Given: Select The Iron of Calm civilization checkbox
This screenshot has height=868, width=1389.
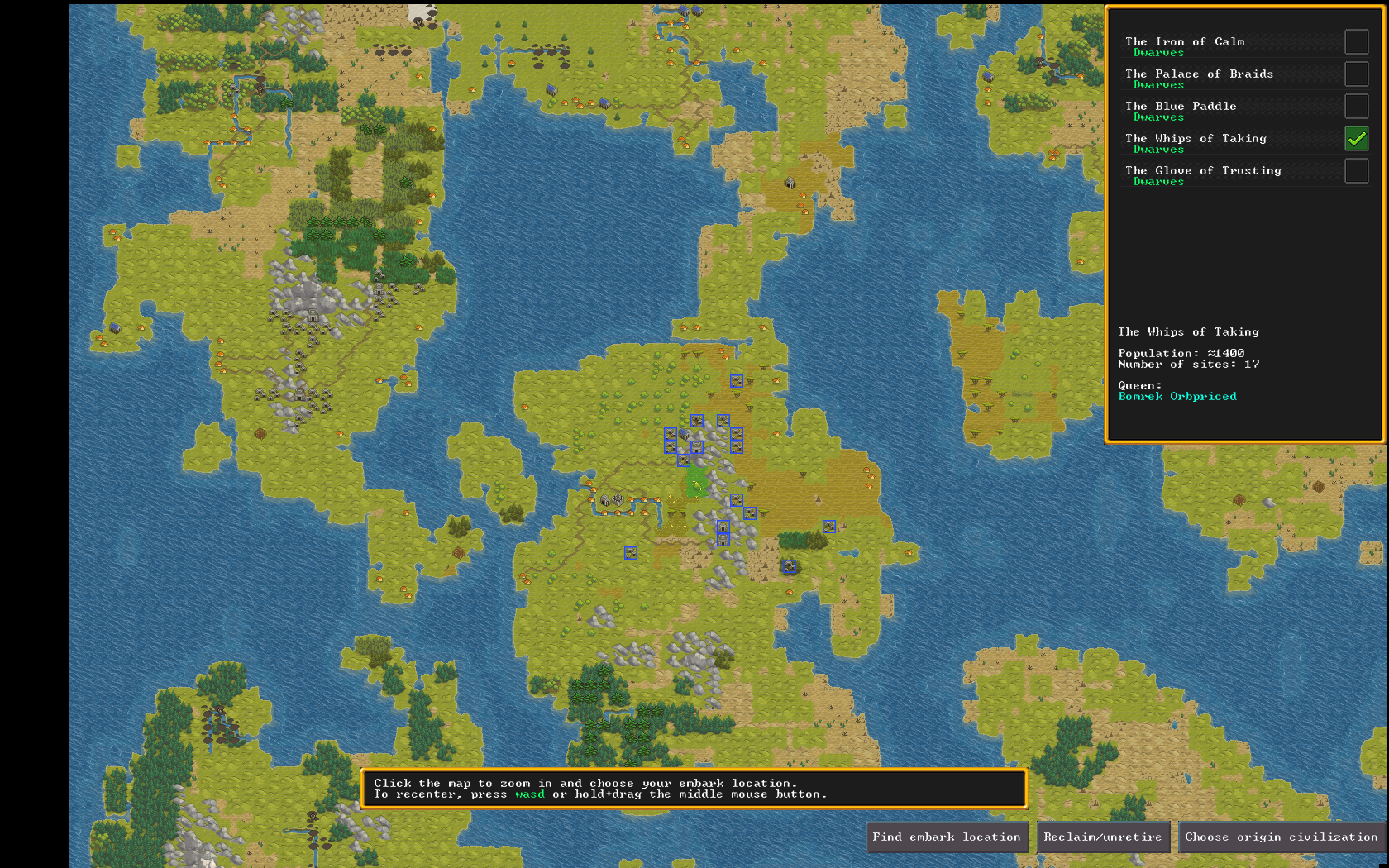Looking at the screenshot, I should point(1356,42).
